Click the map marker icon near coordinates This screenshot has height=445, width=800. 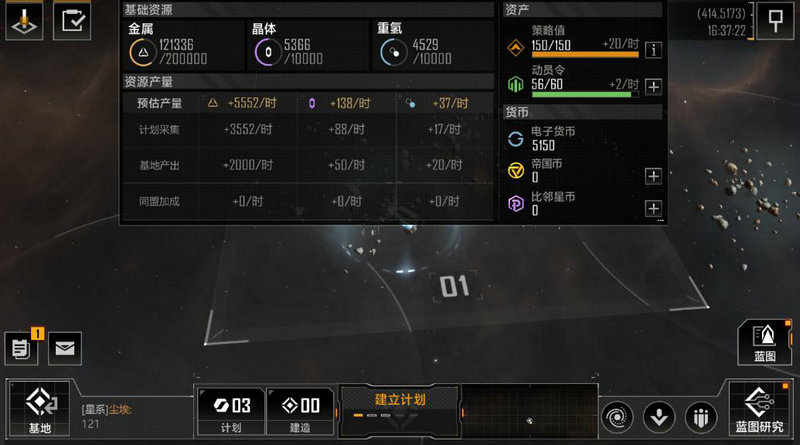(x=775, y=21)
